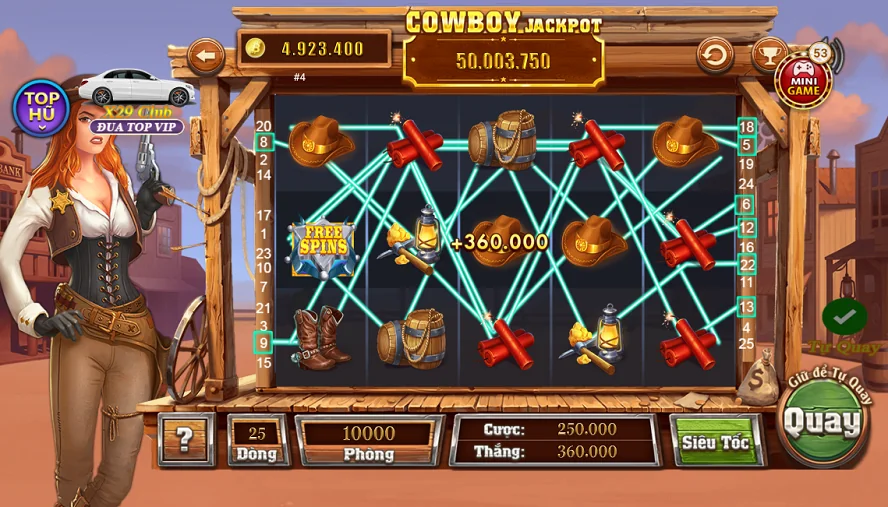
Task: Show the trophy leaderboard
Action: click(768, 54)
